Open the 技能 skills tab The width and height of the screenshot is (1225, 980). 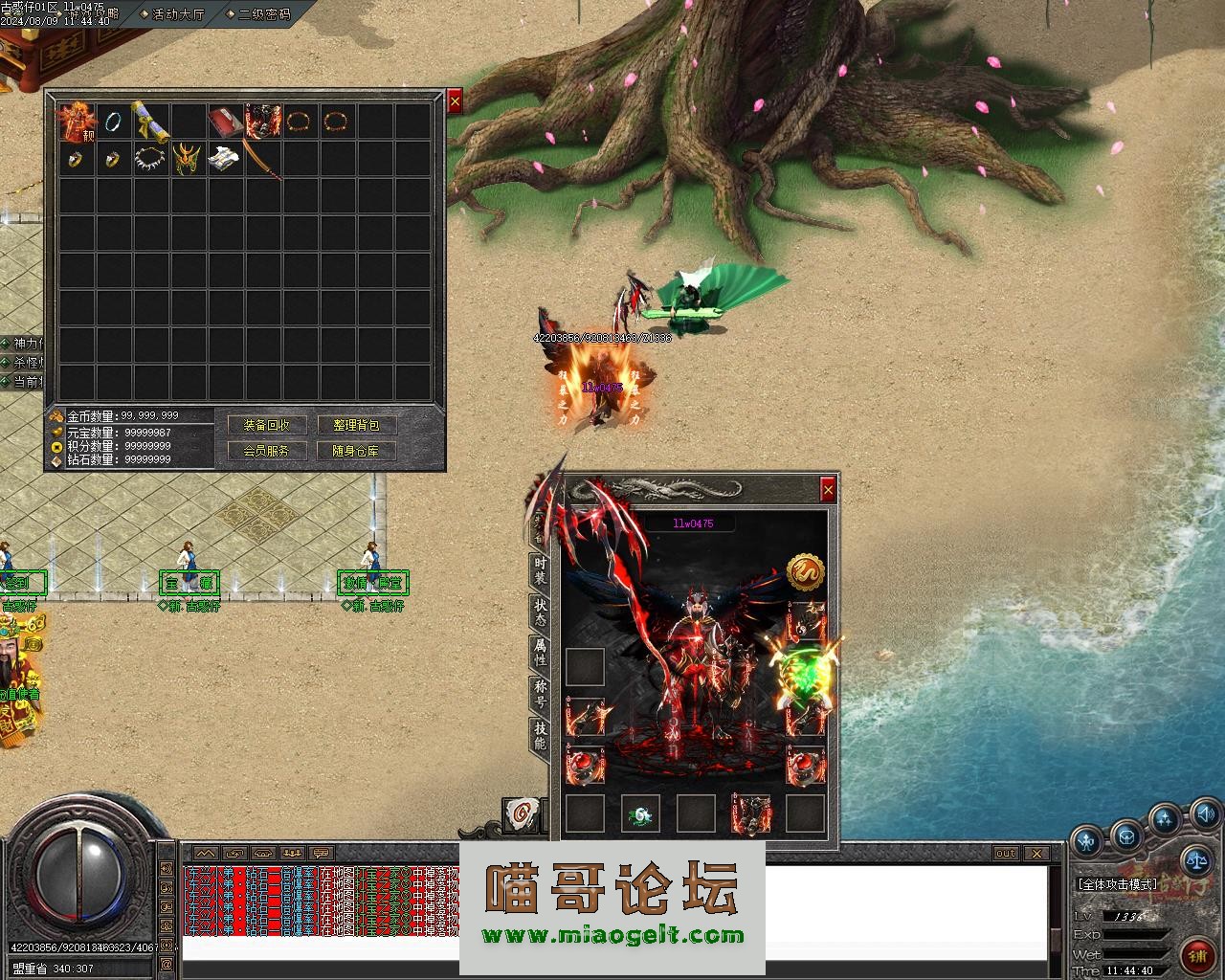click(541, 735)
